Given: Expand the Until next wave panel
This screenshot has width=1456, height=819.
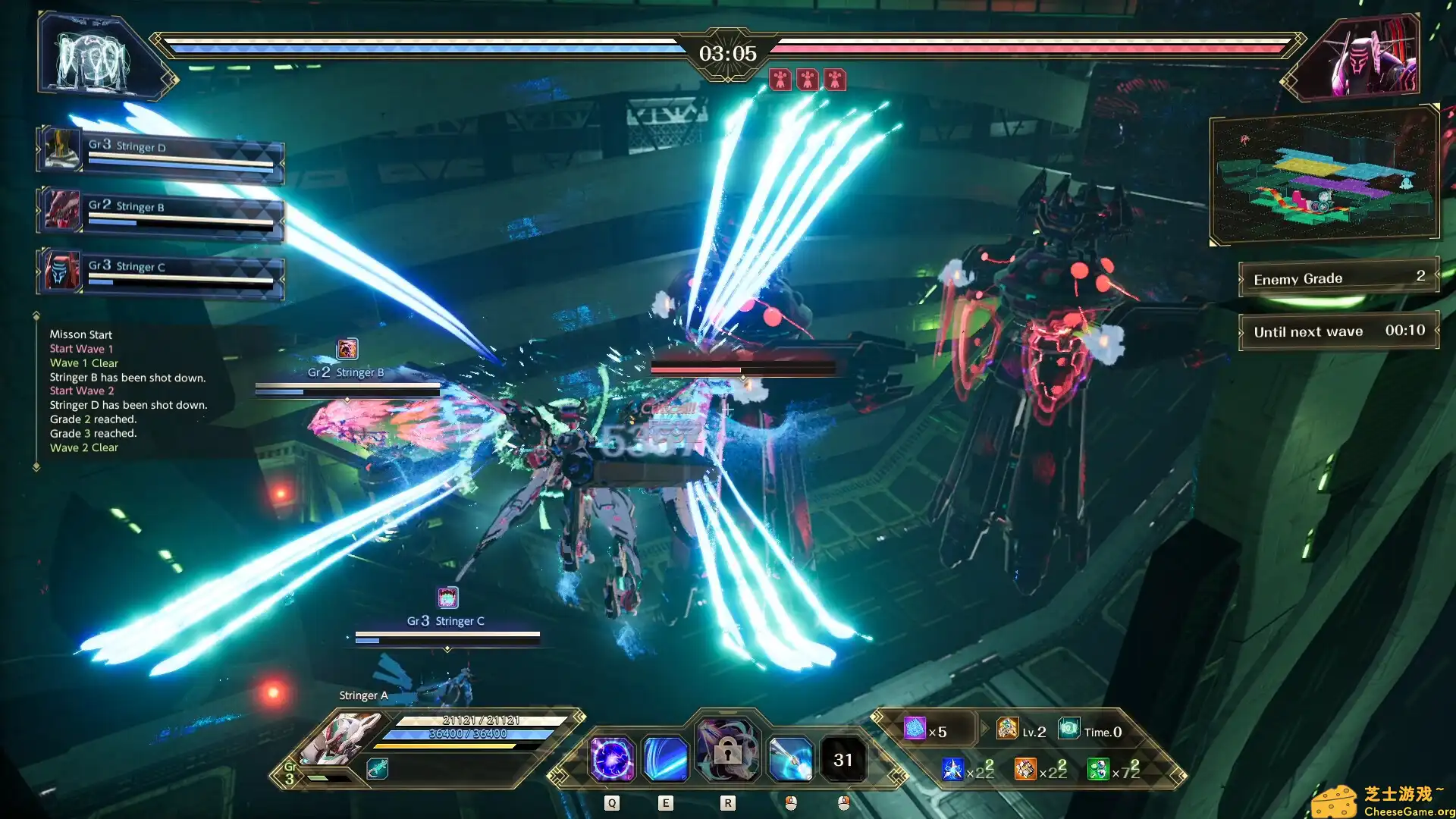Looking at the screenshot, I should [1337, 331].
